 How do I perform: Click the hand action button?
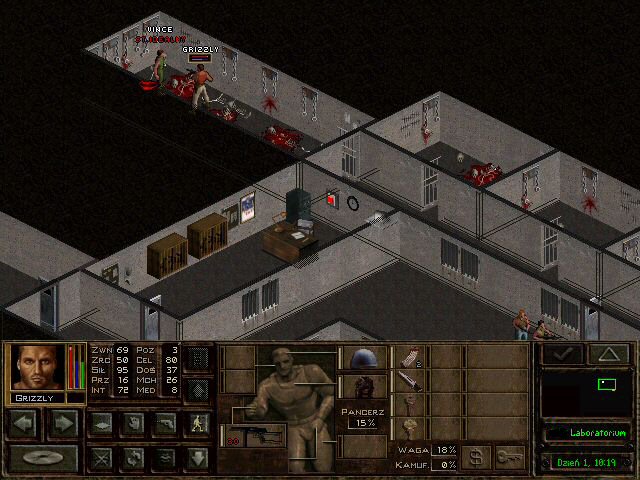(131, 423)
